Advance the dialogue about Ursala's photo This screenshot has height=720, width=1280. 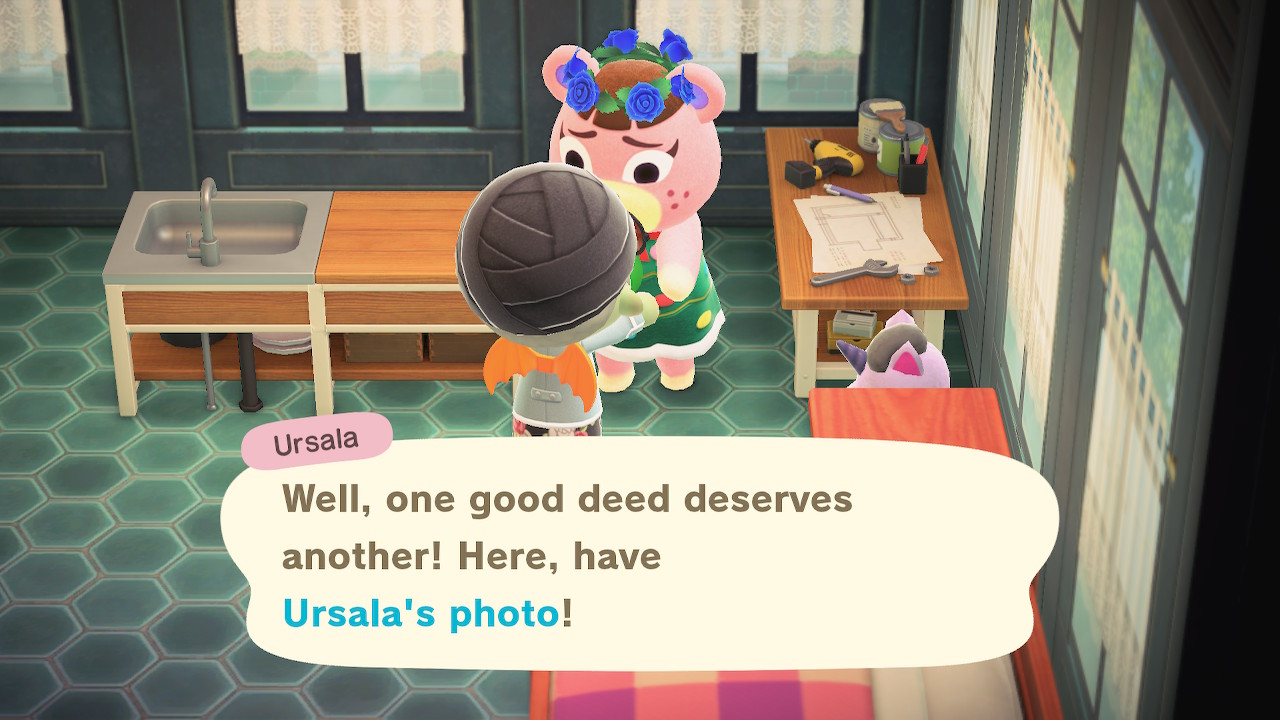(640, 555)
